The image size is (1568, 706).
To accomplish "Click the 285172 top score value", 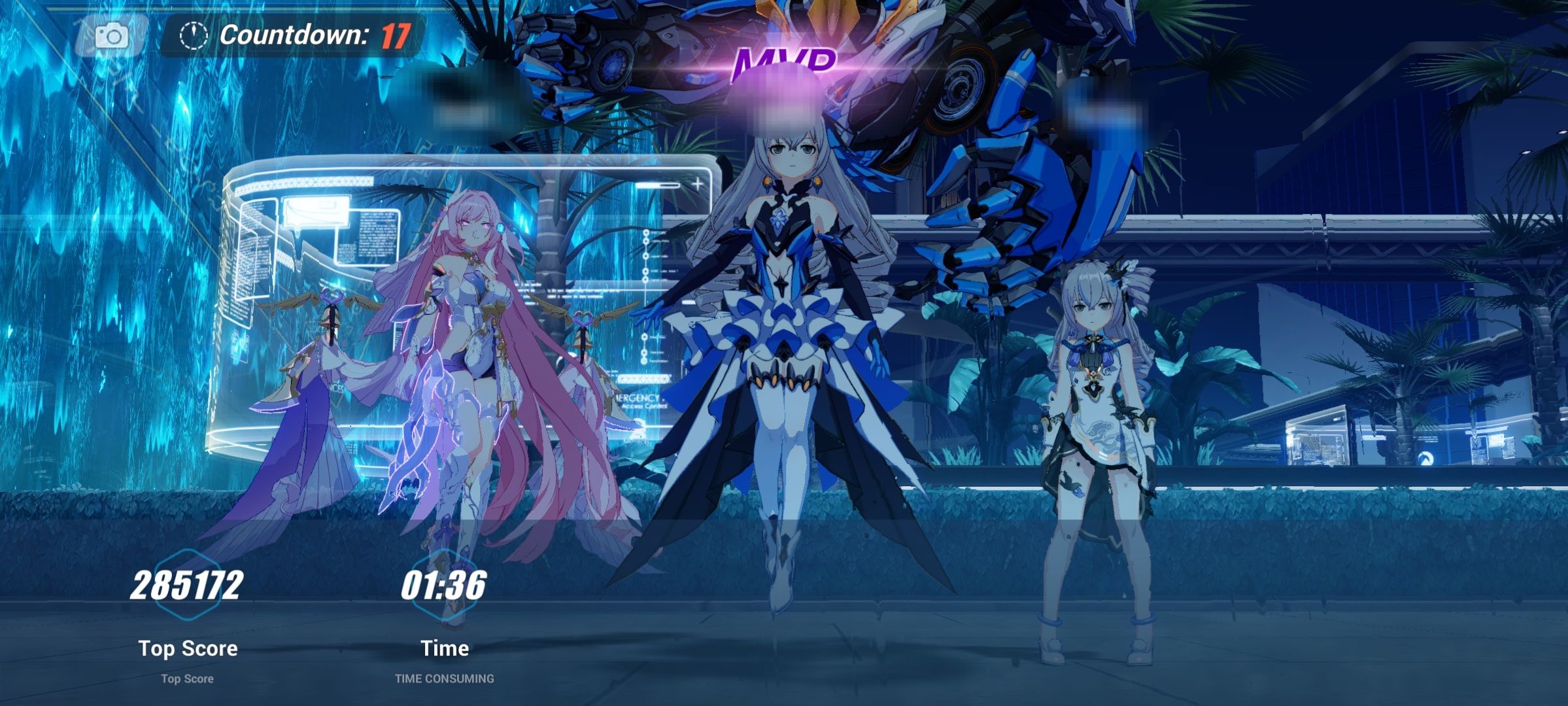I will tap(187, 584).
